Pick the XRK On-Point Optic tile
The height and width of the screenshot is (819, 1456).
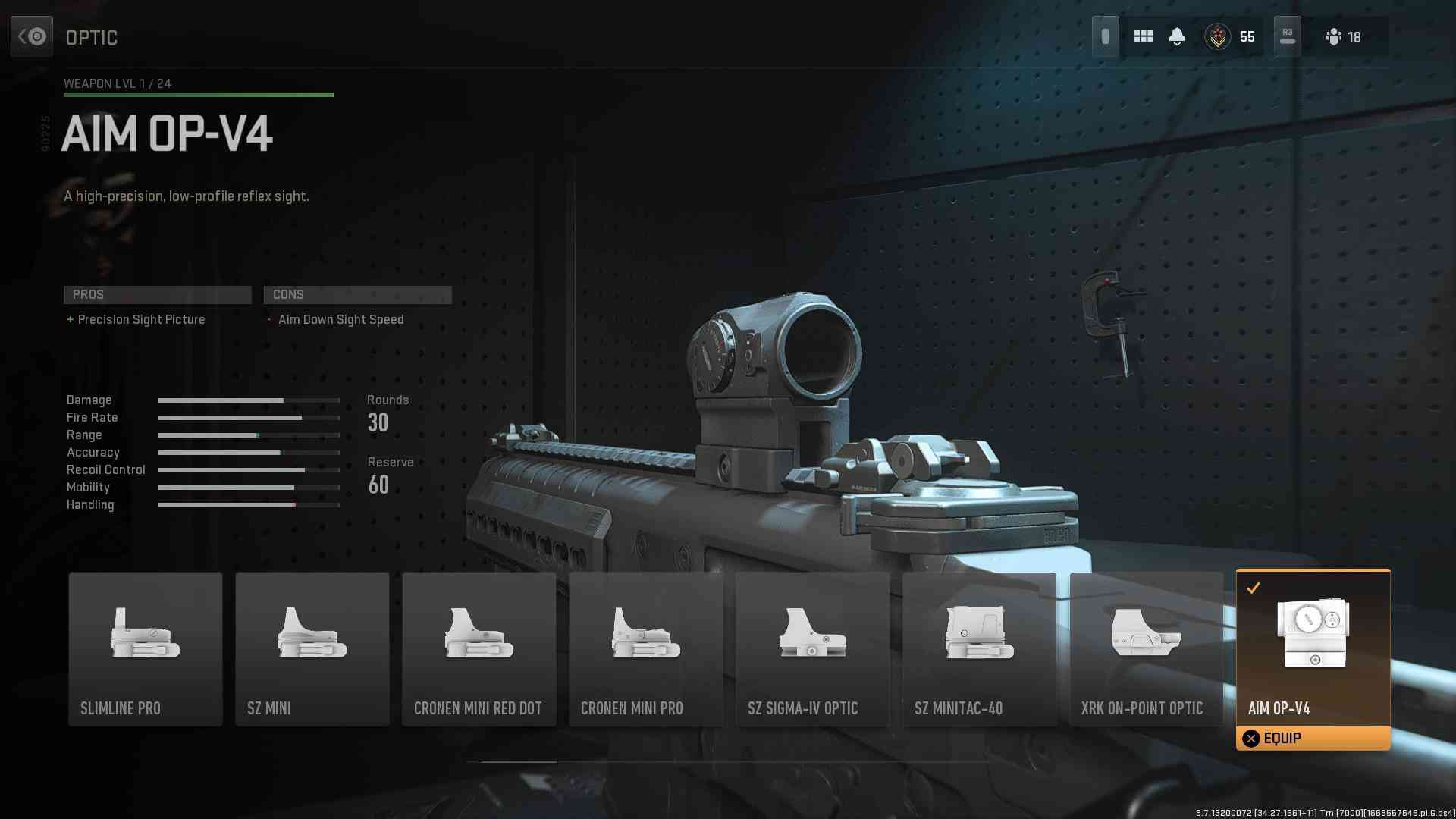[x=1147, y=649]
